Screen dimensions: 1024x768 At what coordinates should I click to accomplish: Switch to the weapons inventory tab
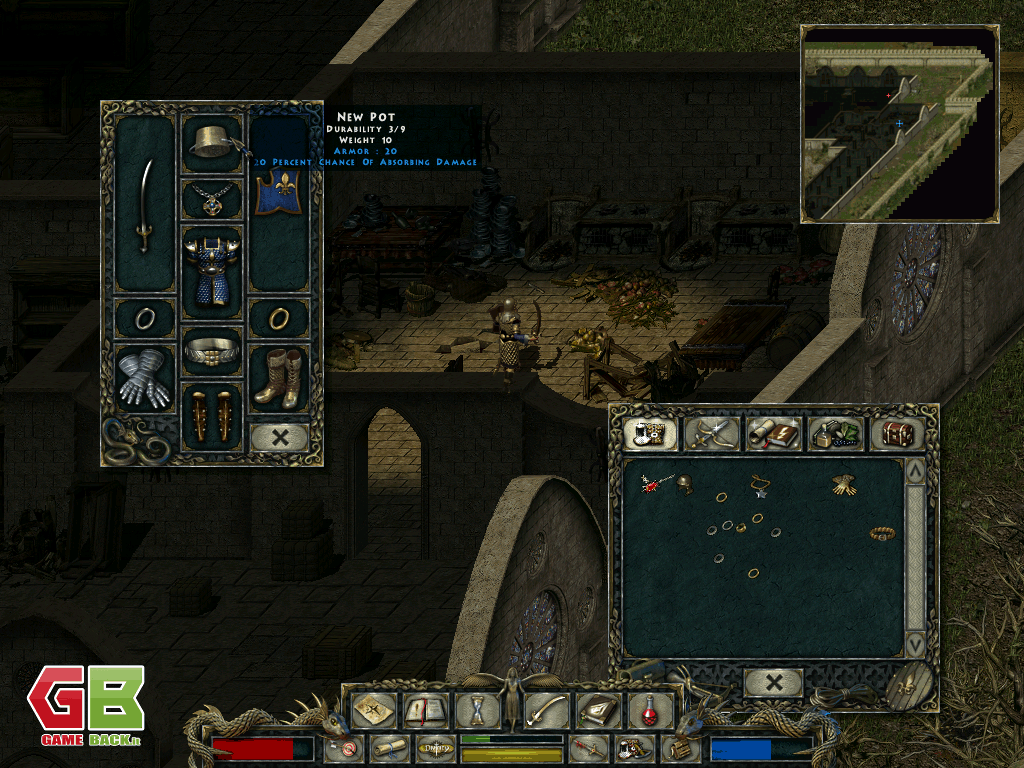[714, 433]
